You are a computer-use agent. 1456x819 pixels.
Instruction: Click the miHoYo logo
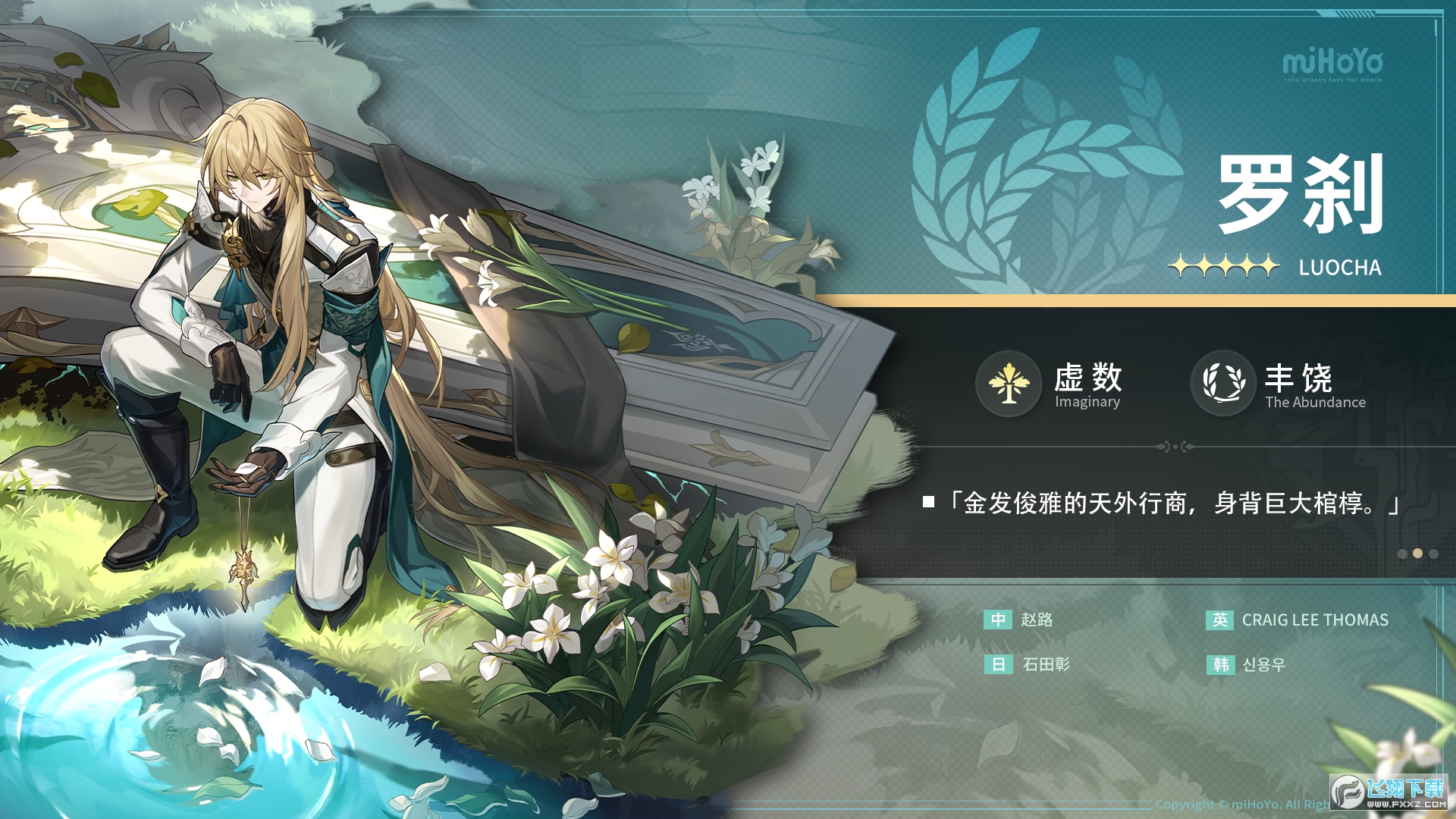coord(1332,64)
